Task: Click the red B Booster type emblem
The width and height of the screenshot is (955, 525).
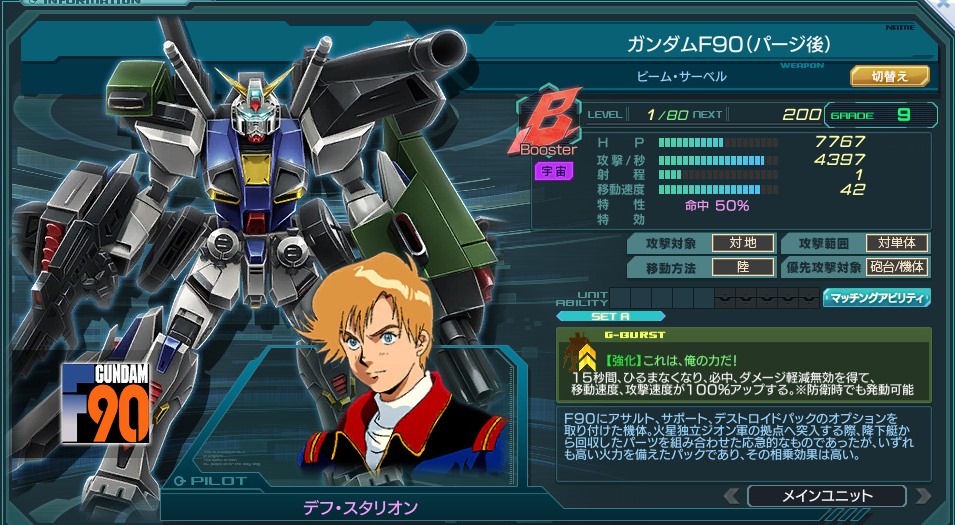Action: (x=548, y=129)
